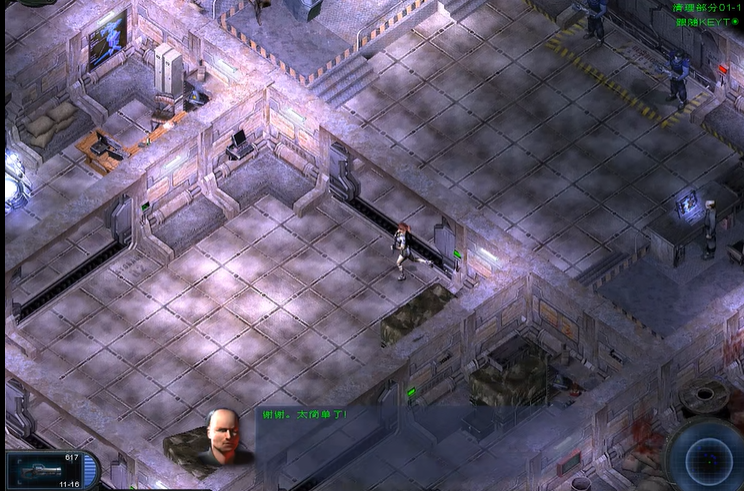Image resolution: width=744 pixels, height=491 pixels.
Task: Open the green mission objective tracker text
Action: pyautogui.click(x=706, y=14)
